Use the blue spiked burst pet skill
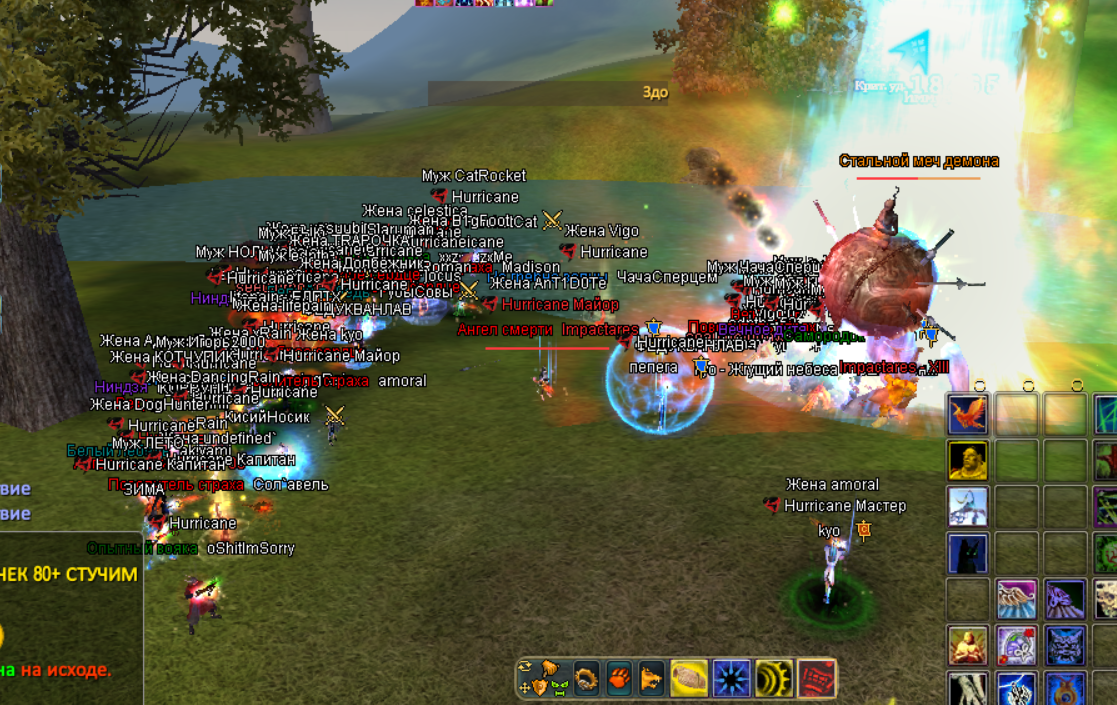The height and width of the screenshot is (705, 1117). (x=731, y=678)
